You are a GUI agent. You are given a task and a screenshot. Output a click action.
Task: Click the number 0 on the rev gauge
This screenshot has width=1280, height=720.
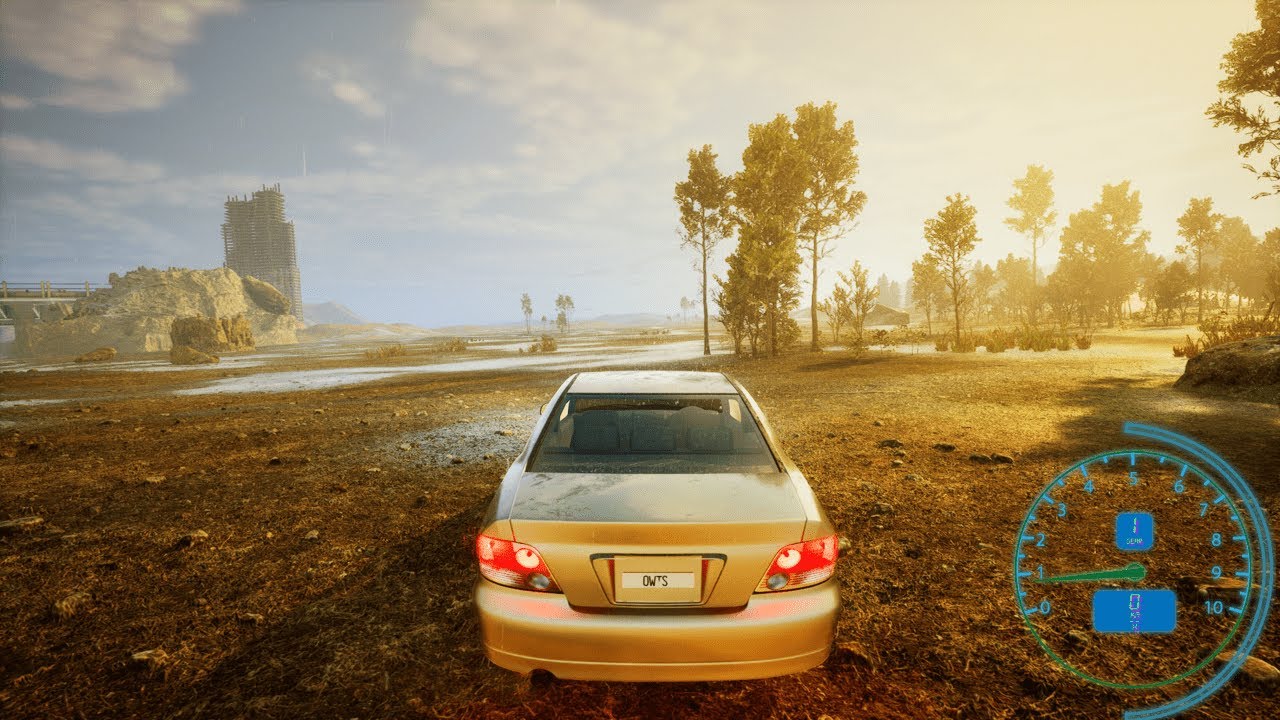1044,606
